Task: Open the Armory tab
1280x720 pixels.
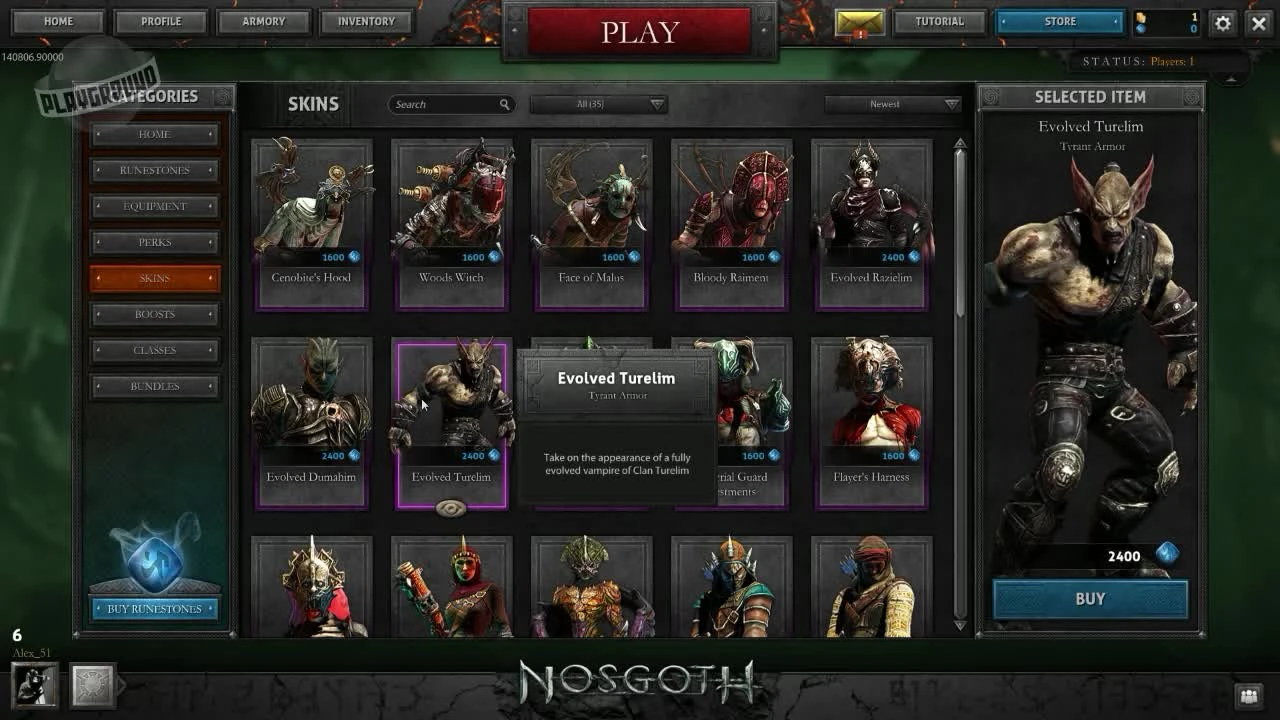Action: (x=263, y=21)
